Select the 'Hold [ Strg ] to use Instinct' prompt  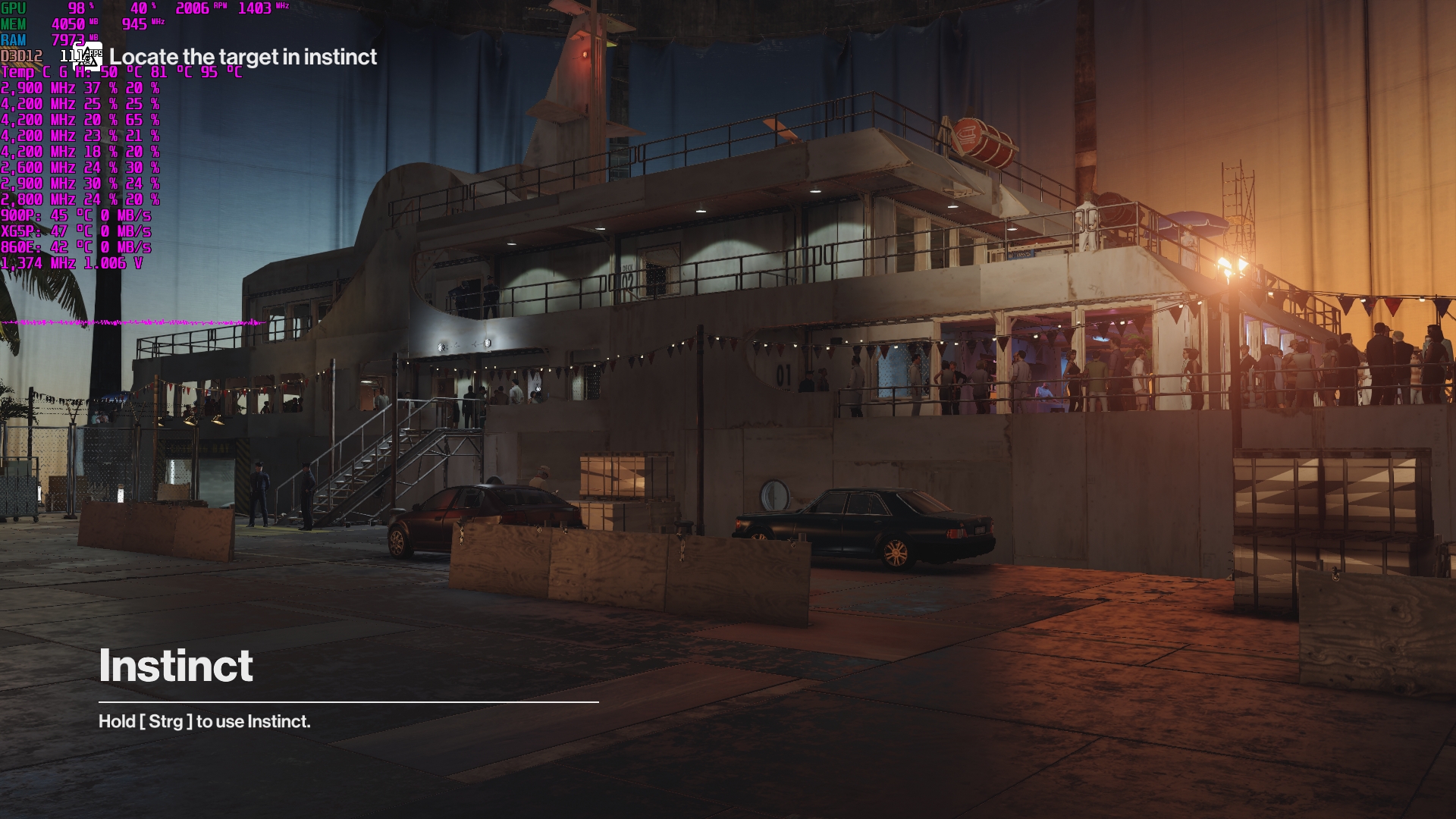coord(203,723)
